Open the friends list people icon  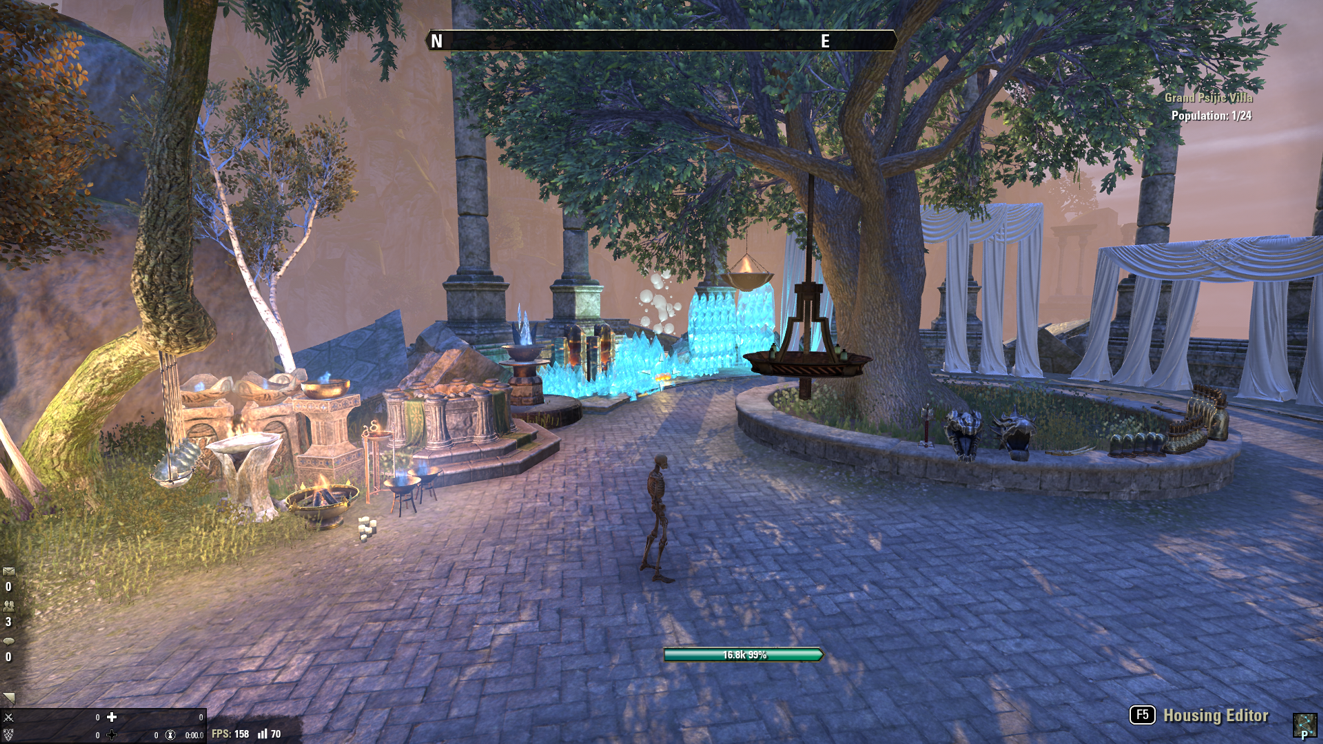pos(9,606)
